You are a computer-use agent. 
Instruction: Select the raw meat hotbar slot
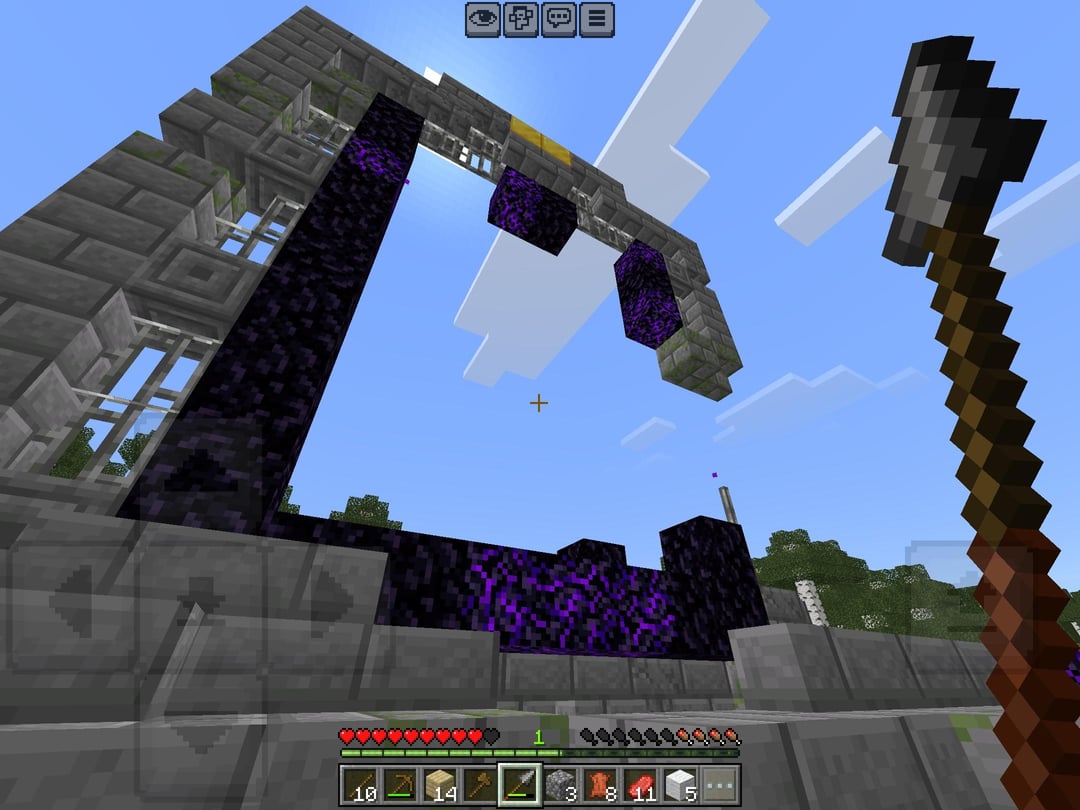(640, 785)
